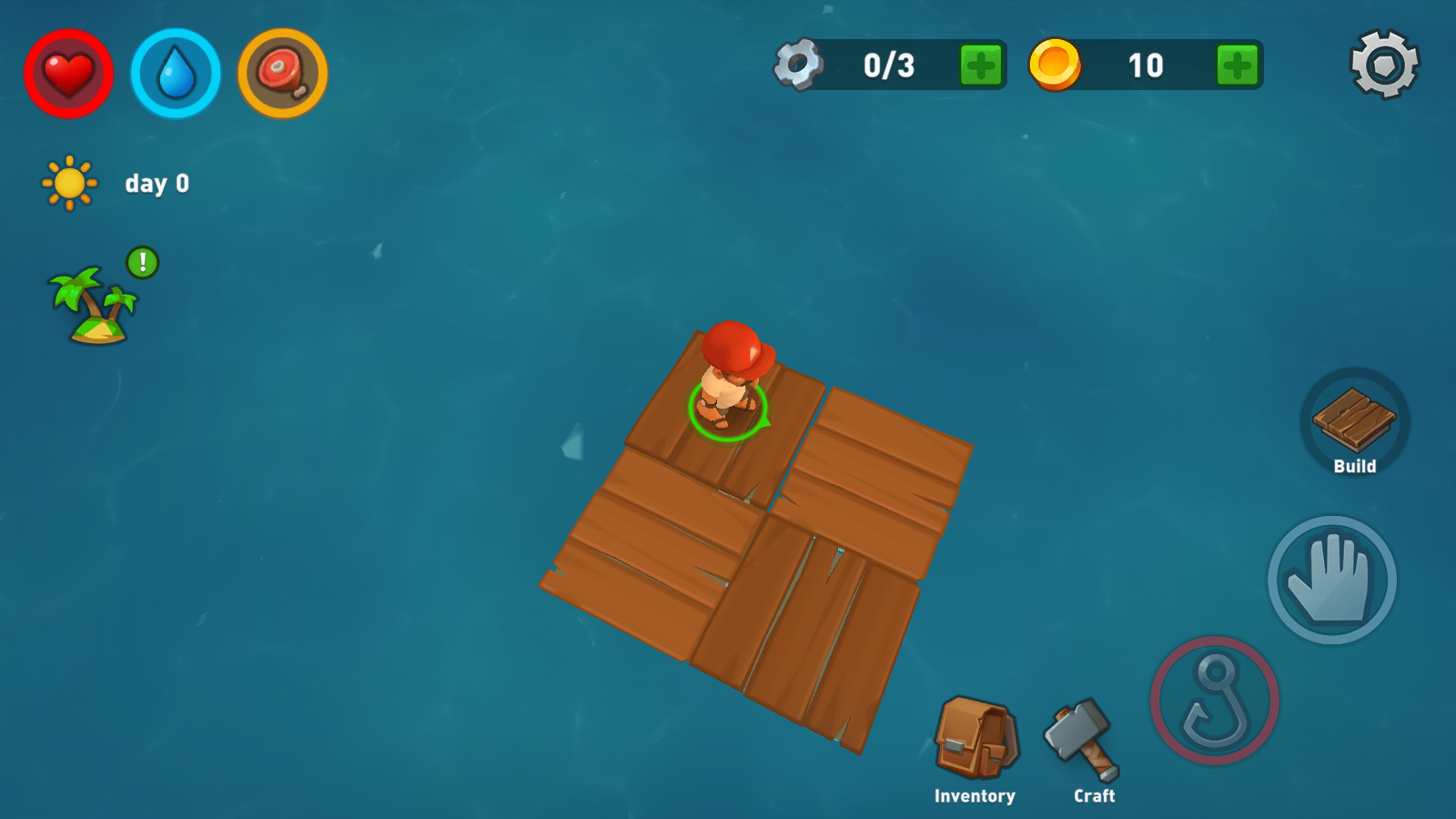This screenshot has height=819, width=1456.
Task: Throw the fishing hook
Action: tap(1214, 700)
